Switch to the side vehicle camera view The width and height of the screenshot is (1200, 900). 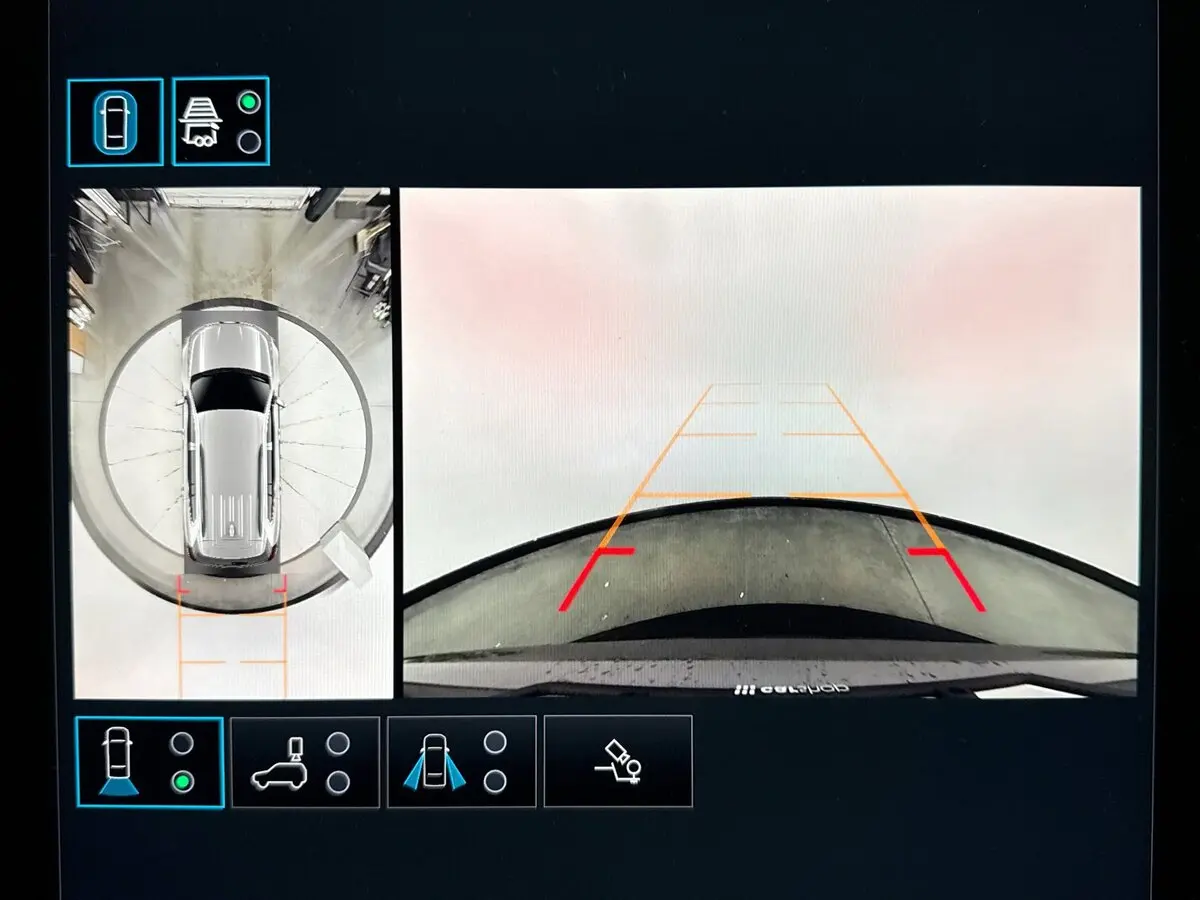(x=305, y=762)
